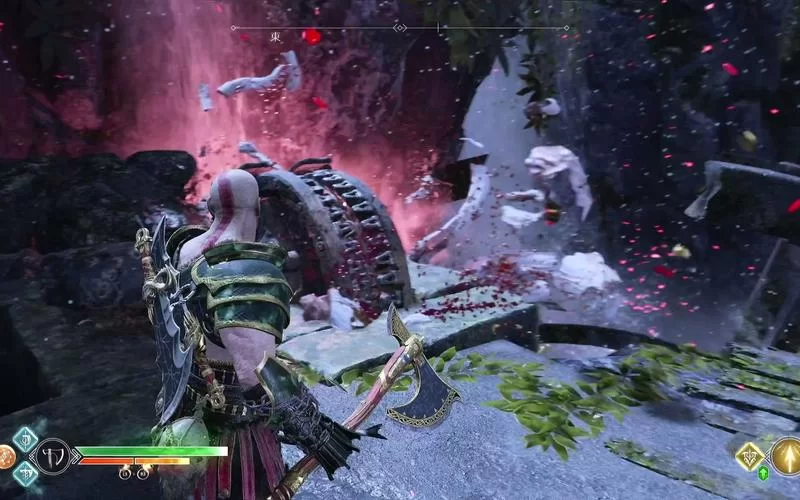
Task: Activate the upper teal runic attack diamond
Action: (x=25, y=440)
